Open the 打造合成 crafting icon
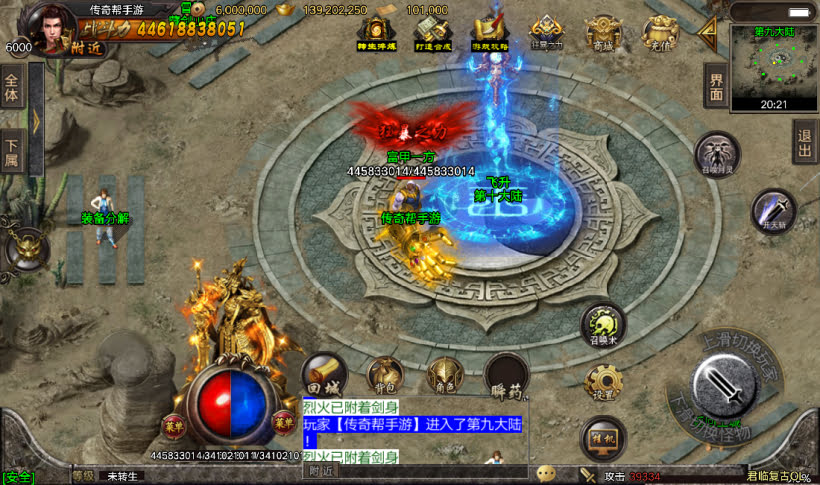The width and height of the screenshot is (820, 485). [432, 33]
